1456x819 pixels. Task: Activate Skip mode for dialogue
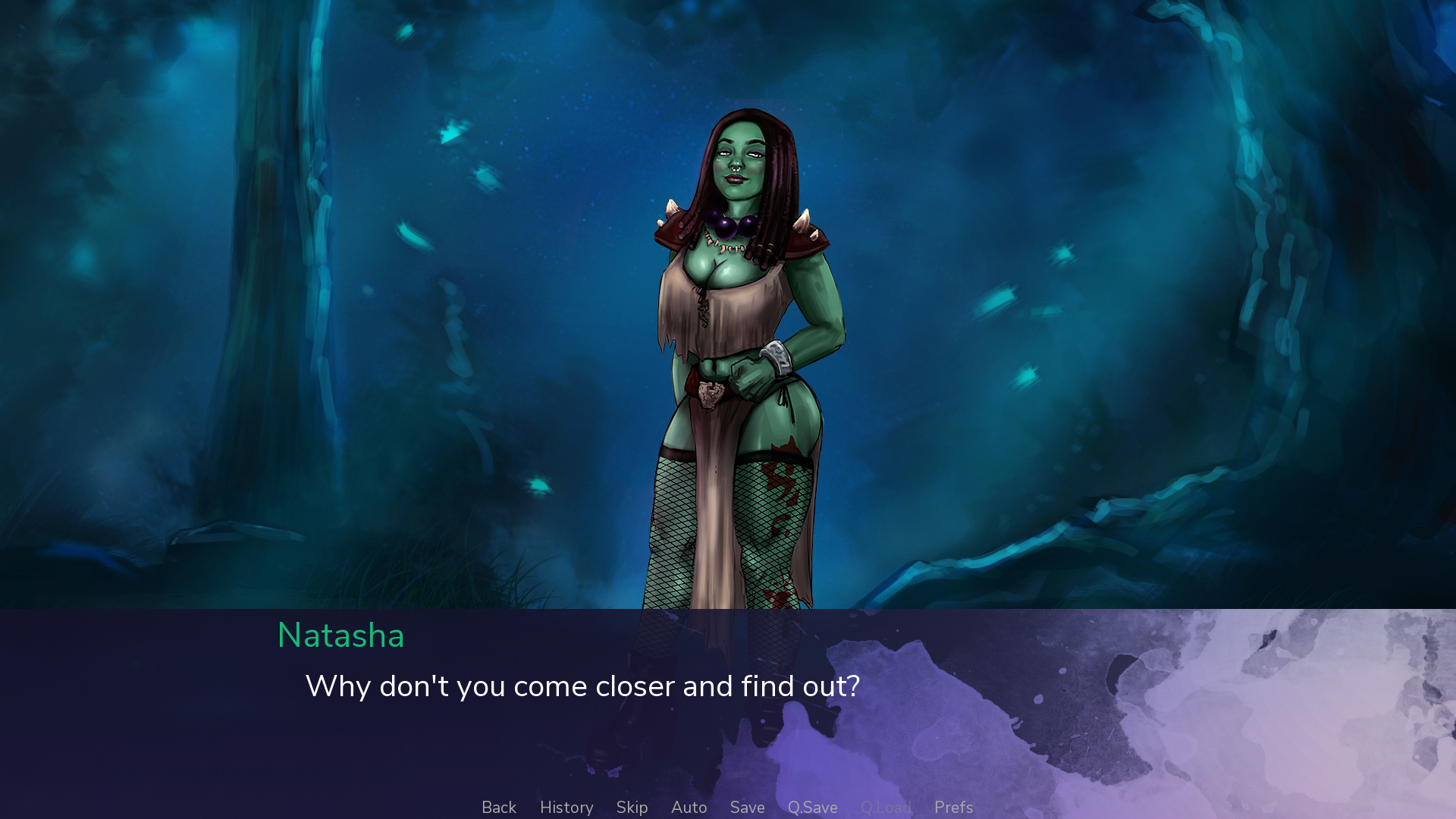(x=632, y=808)
